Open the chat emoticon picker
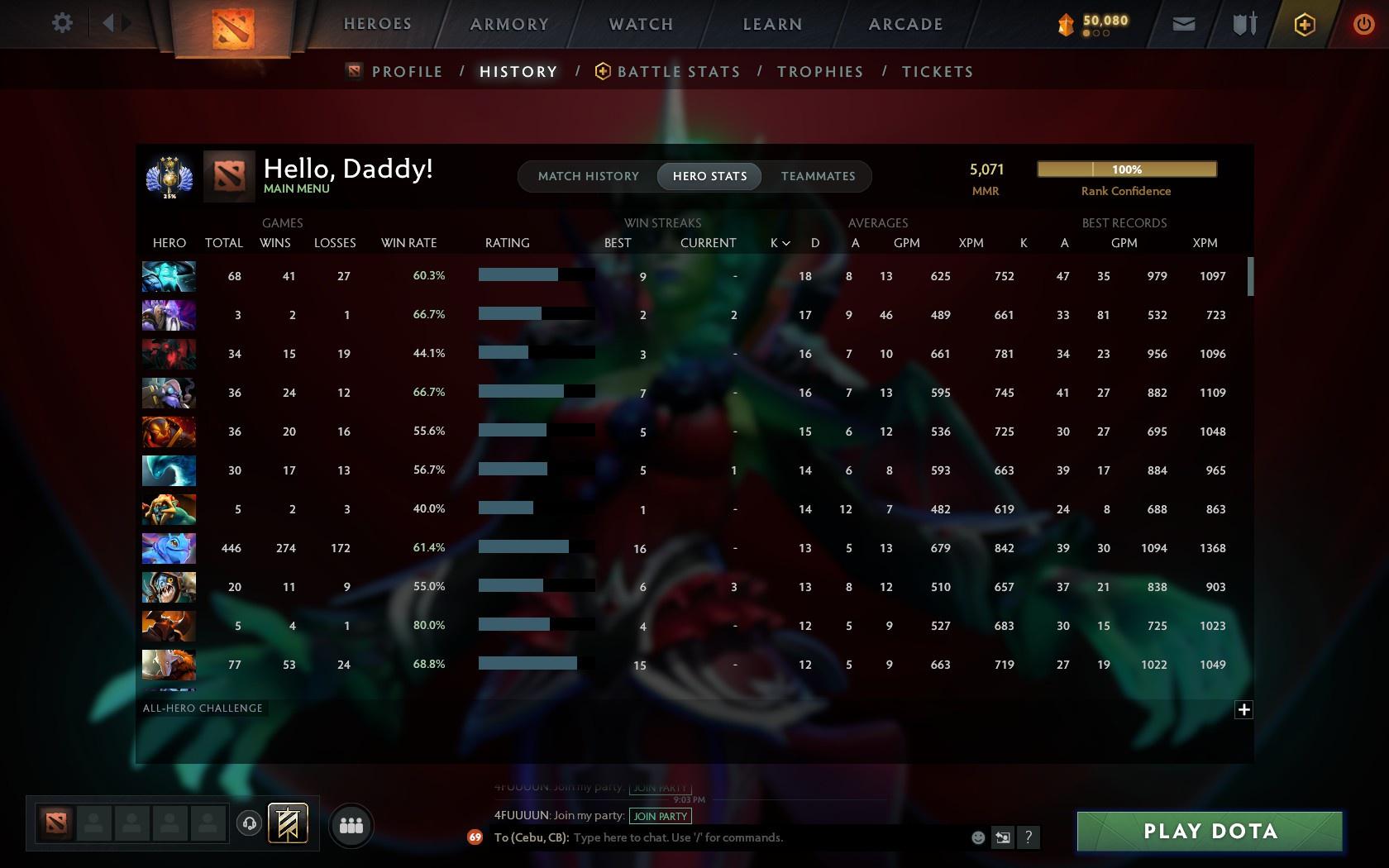The width and height of the screenshot is (1389, 868). (977, 837)
